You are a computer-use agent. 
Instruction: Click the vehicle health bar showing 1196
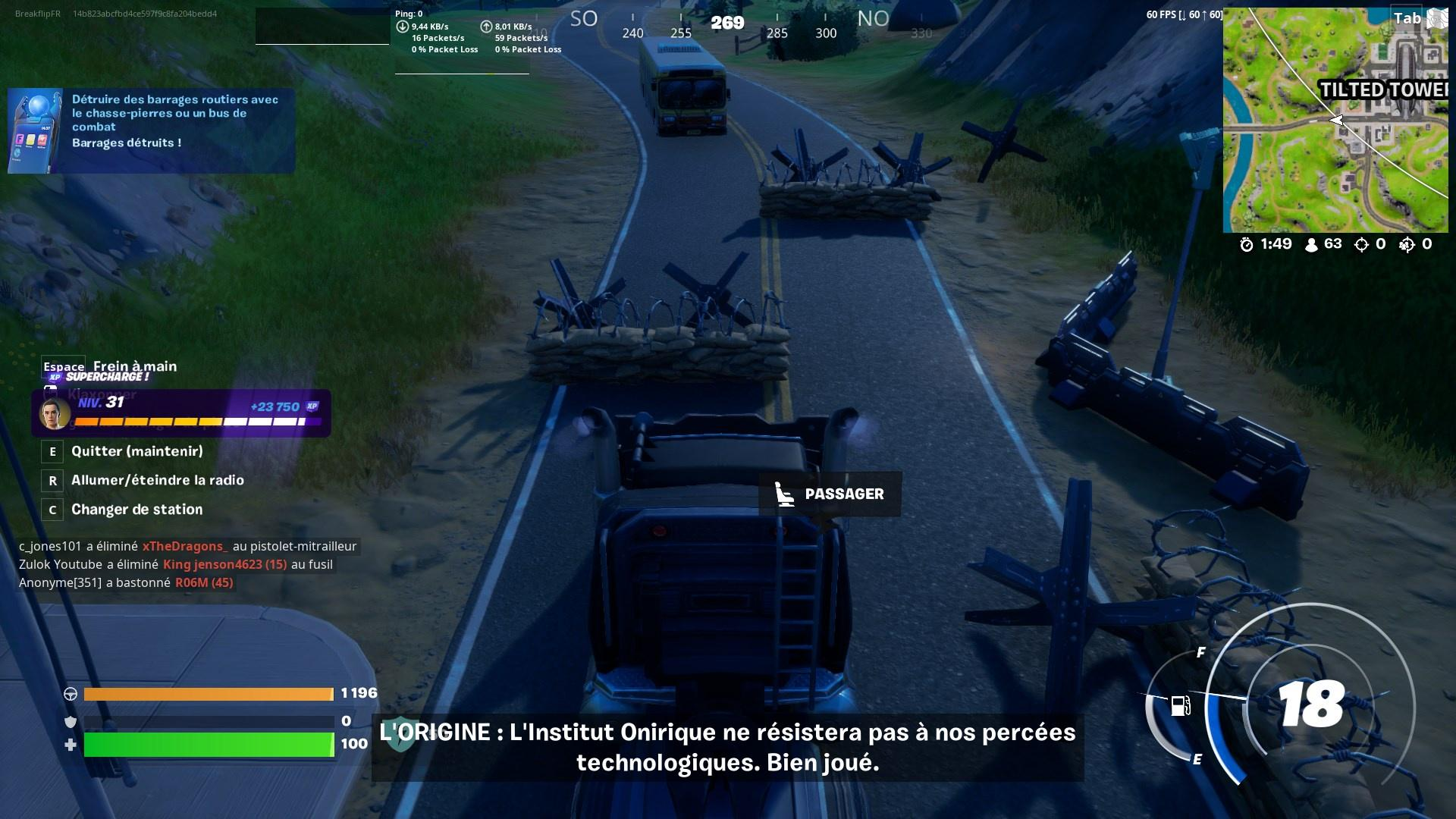[209, 692]
